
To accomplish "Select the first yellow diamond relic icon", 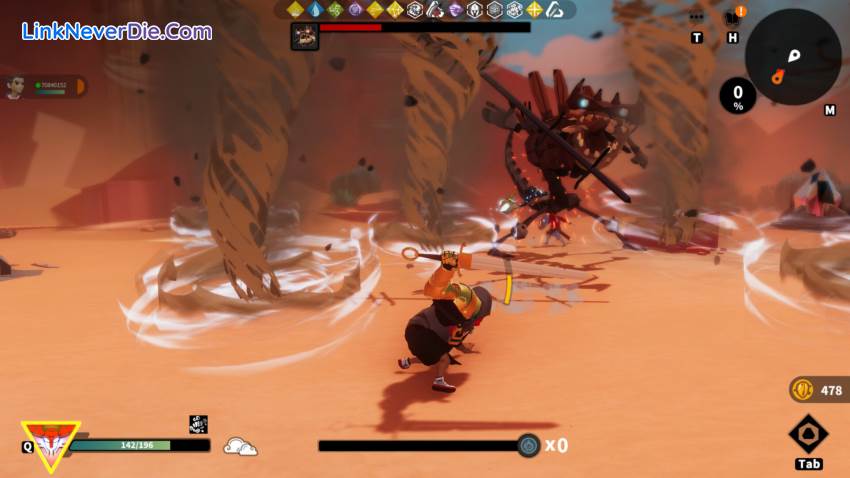I will coord(296,10).
